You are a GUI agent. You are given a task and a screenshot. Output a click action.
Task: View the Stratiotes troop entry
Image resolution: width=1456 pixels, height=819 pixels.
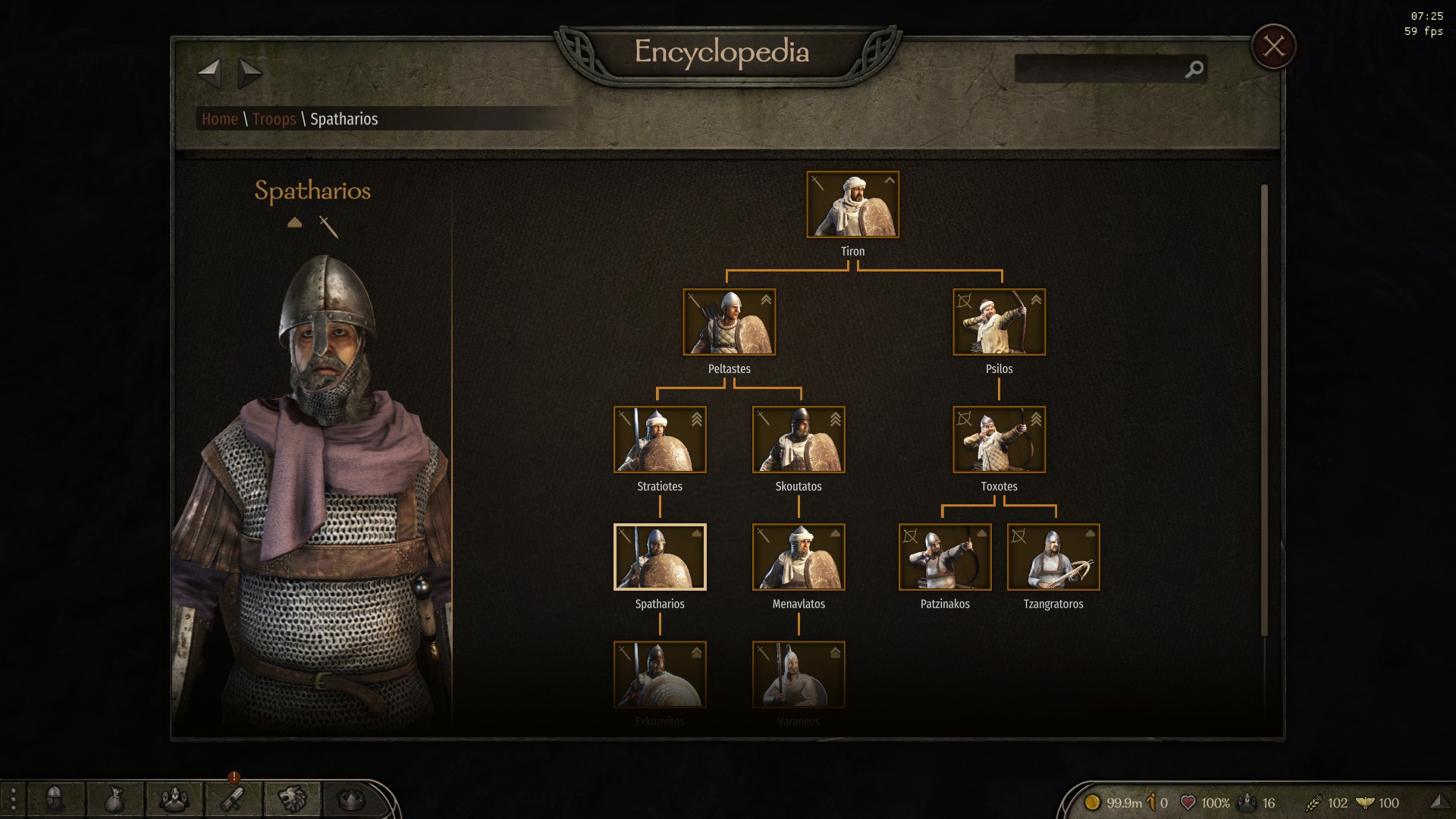tap(660, 440)
